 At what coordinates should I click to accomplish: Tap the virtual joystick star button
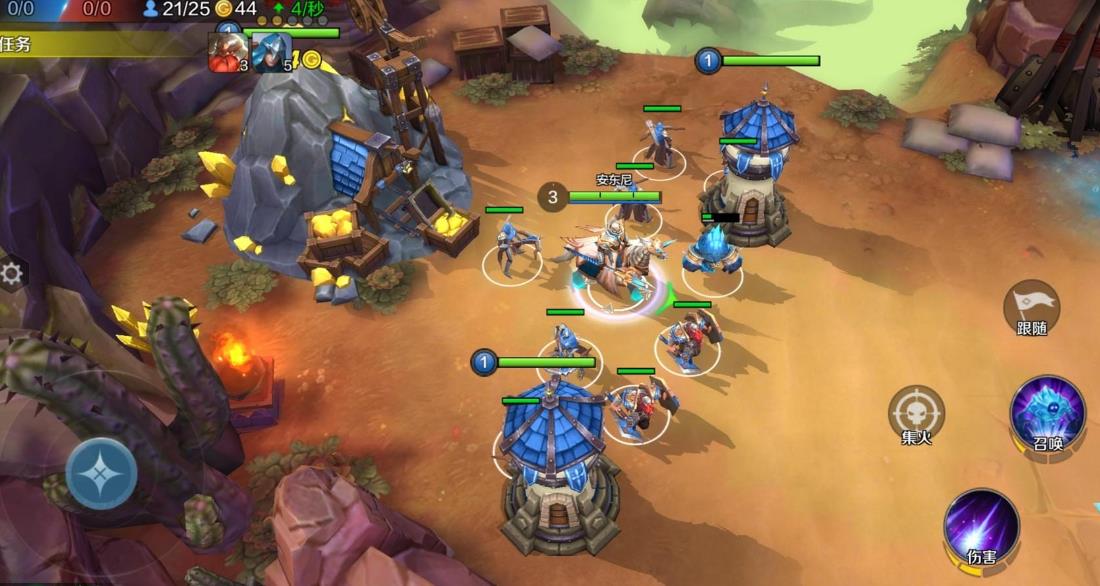coord(101,473)
